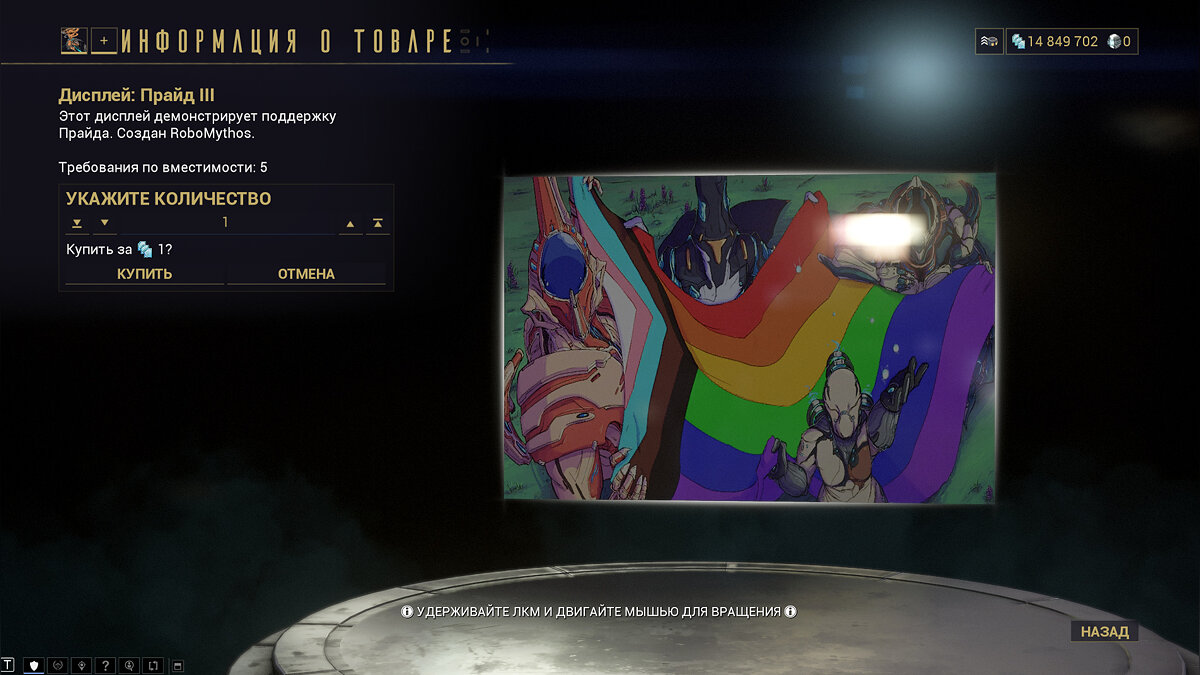1200x675 pixels.
Task: Select the shield icon in bottom toolbar
Action: tap(34, 665)
